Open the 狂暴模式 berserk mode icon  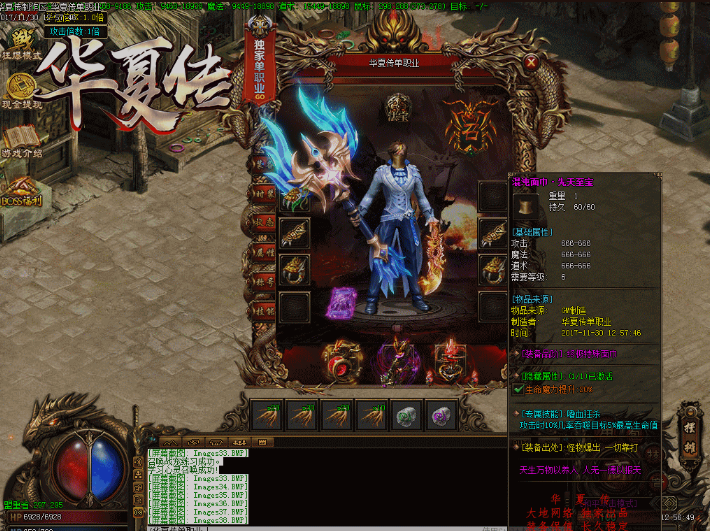point(20,40)
